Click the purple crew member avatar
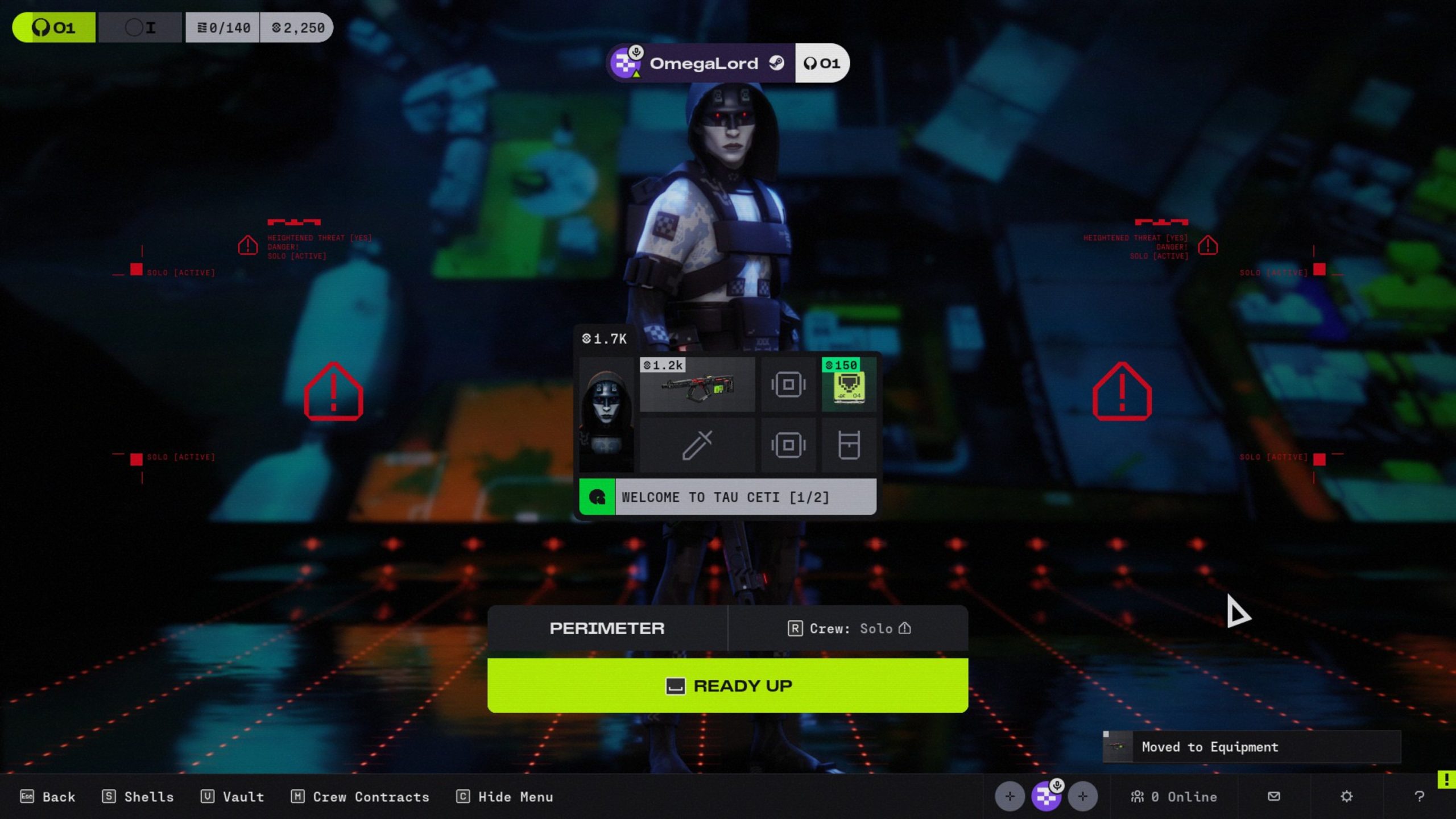 1046,796
